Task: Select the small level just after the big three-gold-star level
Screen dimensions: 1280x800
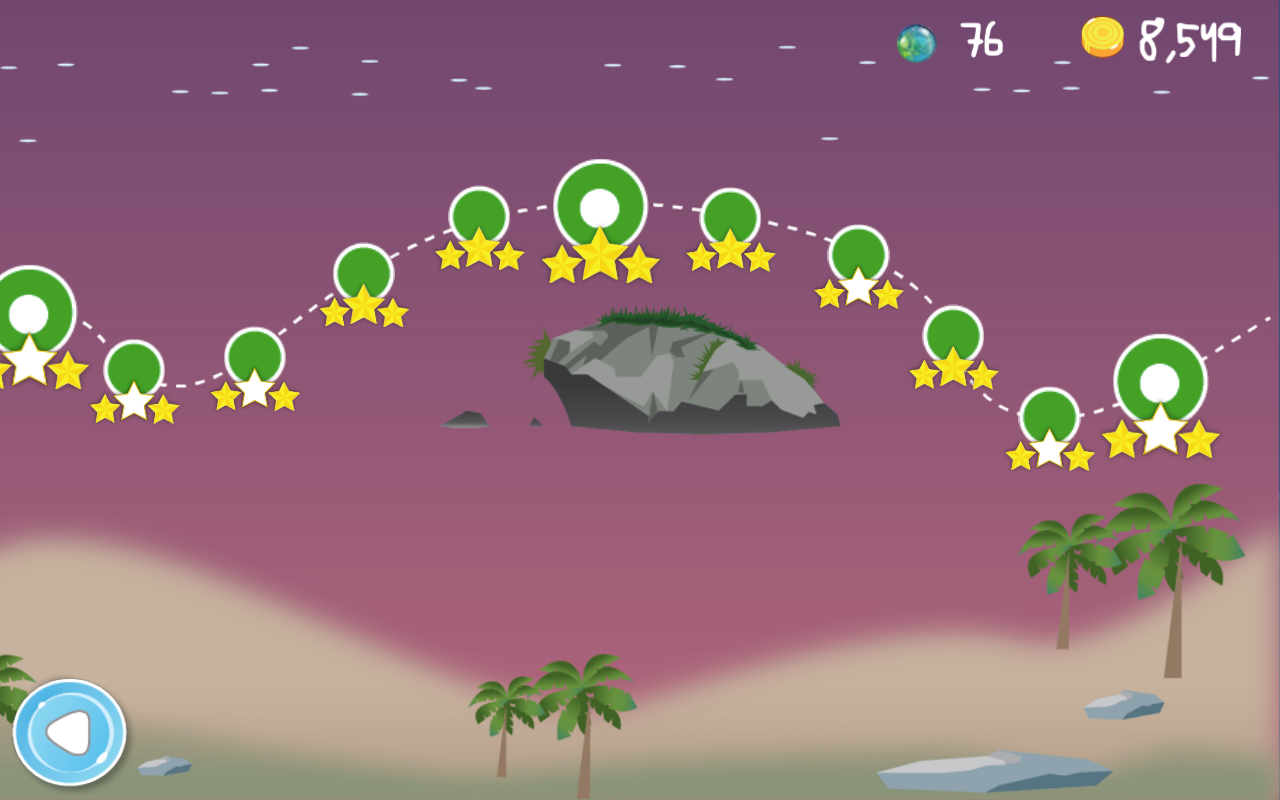Action: pyautogui.click(x=730, y=218)
